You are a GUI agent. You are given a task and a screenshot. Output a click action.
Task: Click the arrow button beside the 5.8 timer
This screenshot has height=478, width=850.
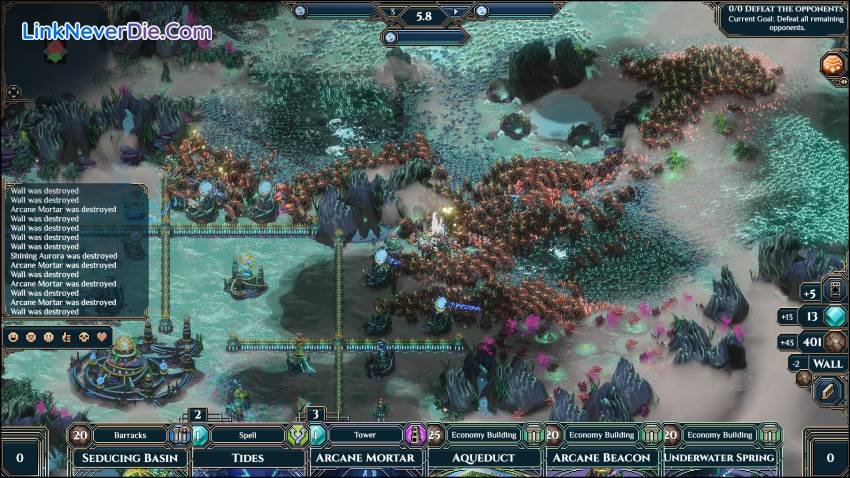(455, 12)
